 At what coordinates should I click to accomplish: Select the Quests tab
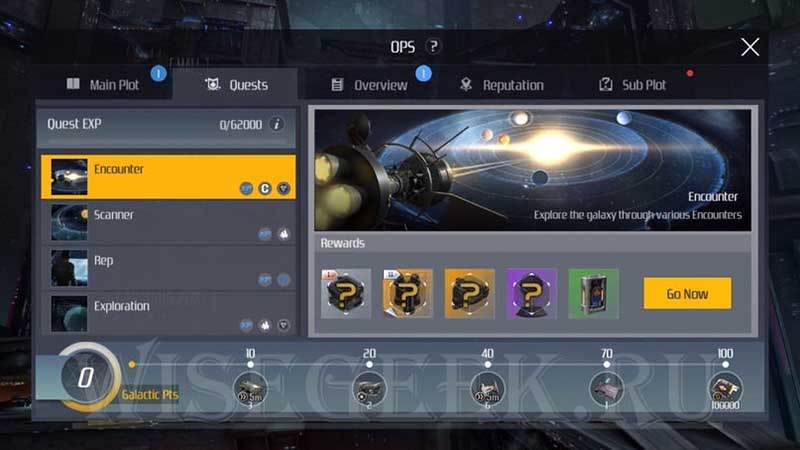(236, 85)
